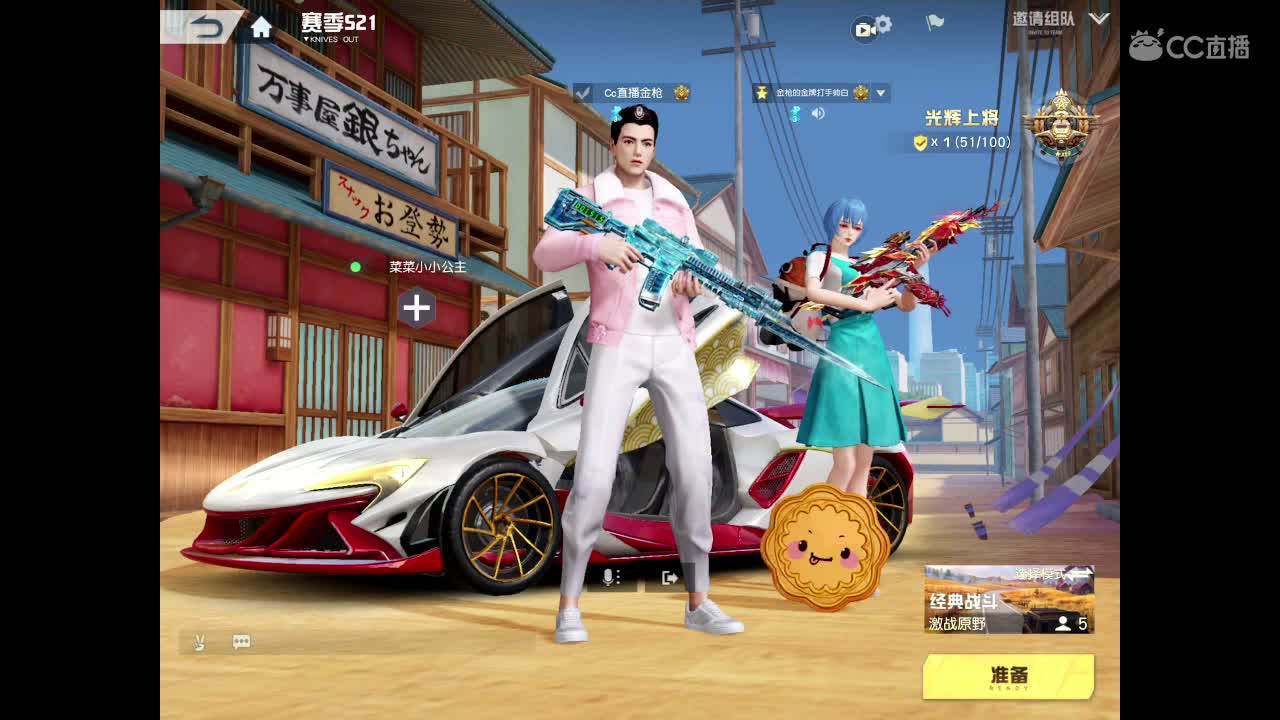Expand the 邀请组队 invite chevron

pos(1098,18)
